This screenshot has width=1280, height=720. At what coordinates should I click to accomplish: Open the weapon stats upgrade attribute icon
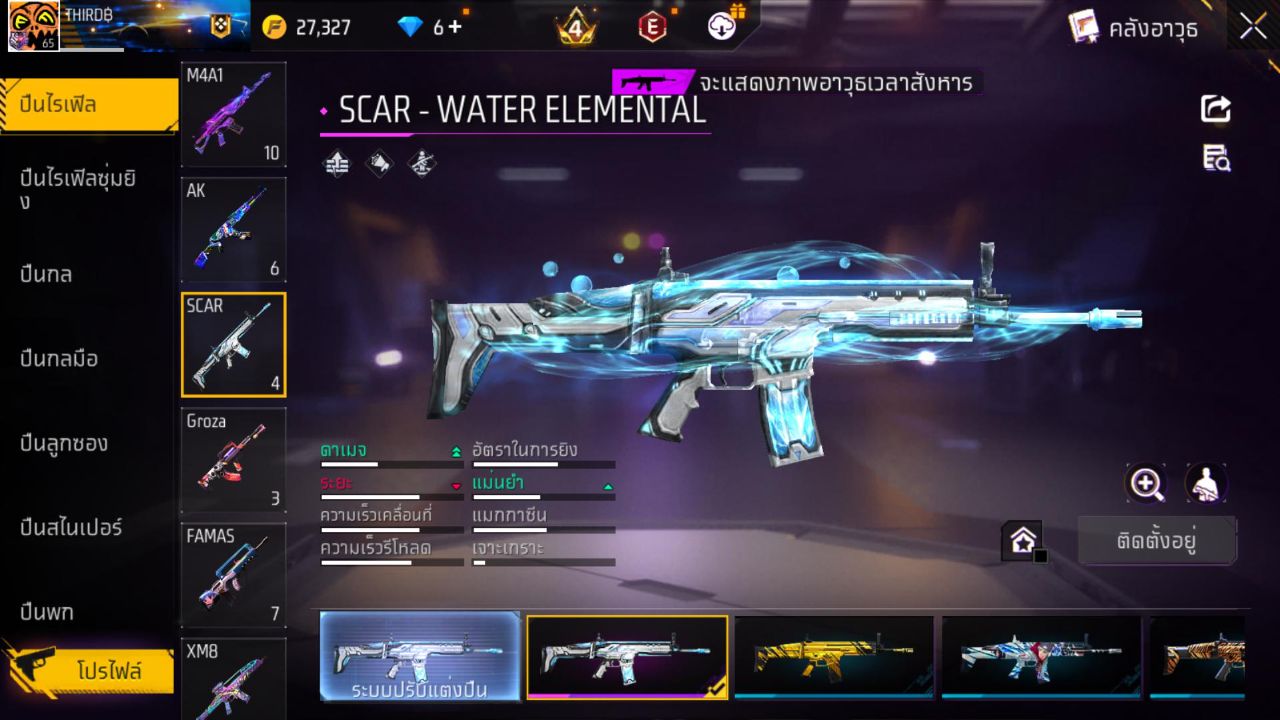point(336,164)
